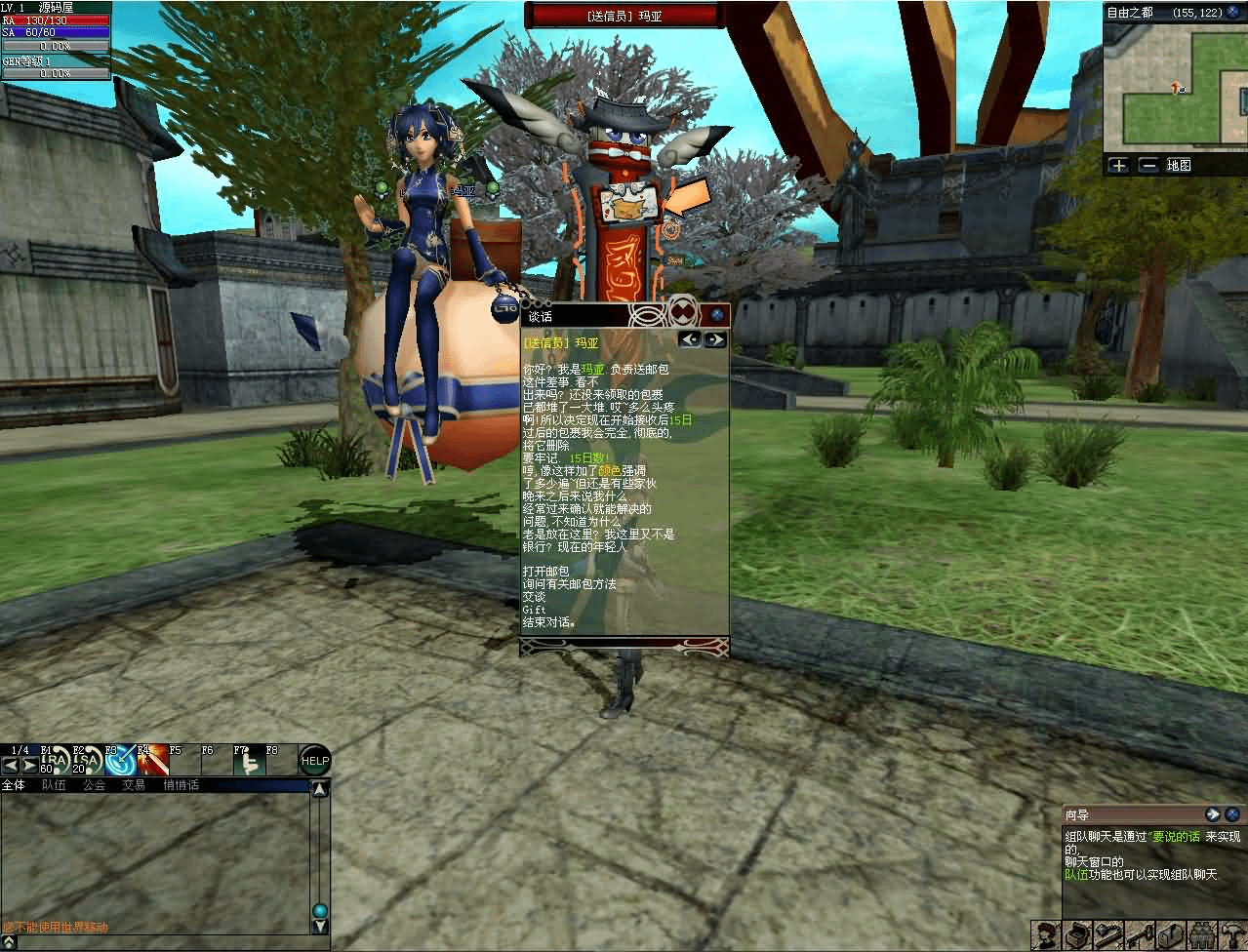The height and width of the screenshot is (952, 1248).
Task: Trigger the sitting pose action in F7
Action: click(x=249, y=762)
